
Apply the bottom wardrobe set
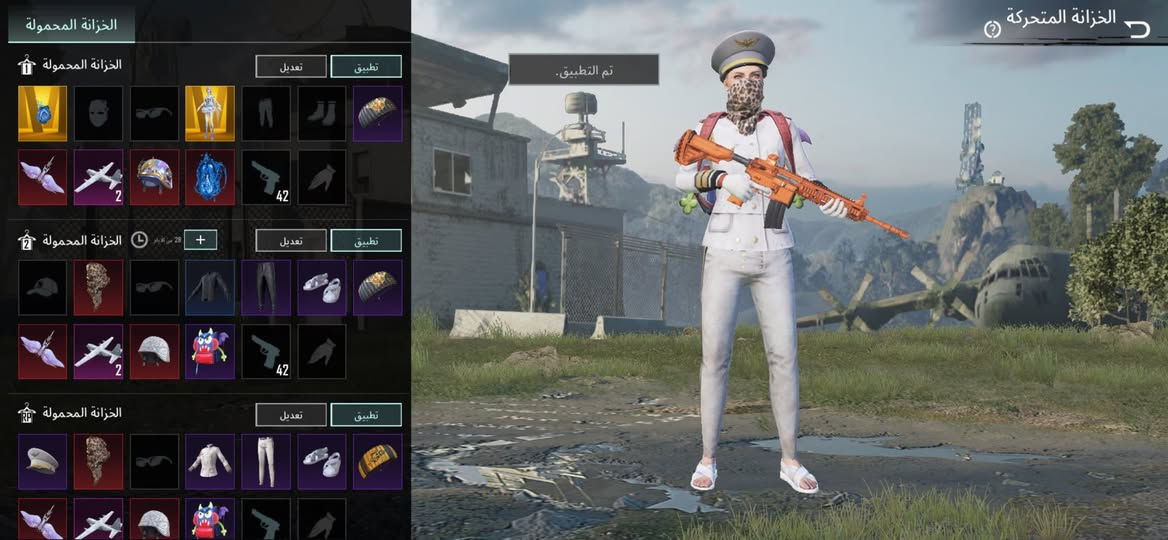click(366, 414)
